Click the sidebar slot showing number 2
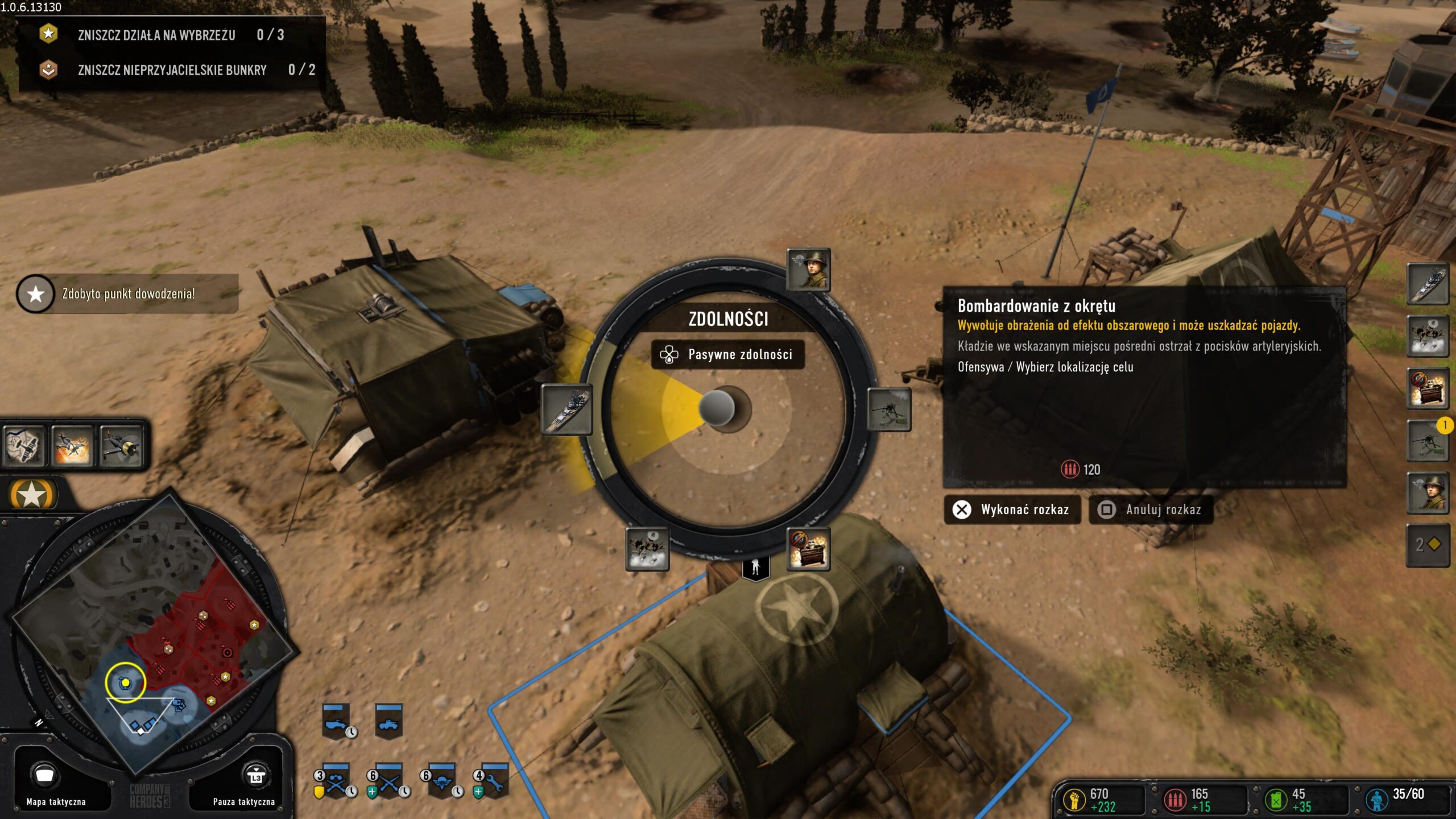 1428,545
